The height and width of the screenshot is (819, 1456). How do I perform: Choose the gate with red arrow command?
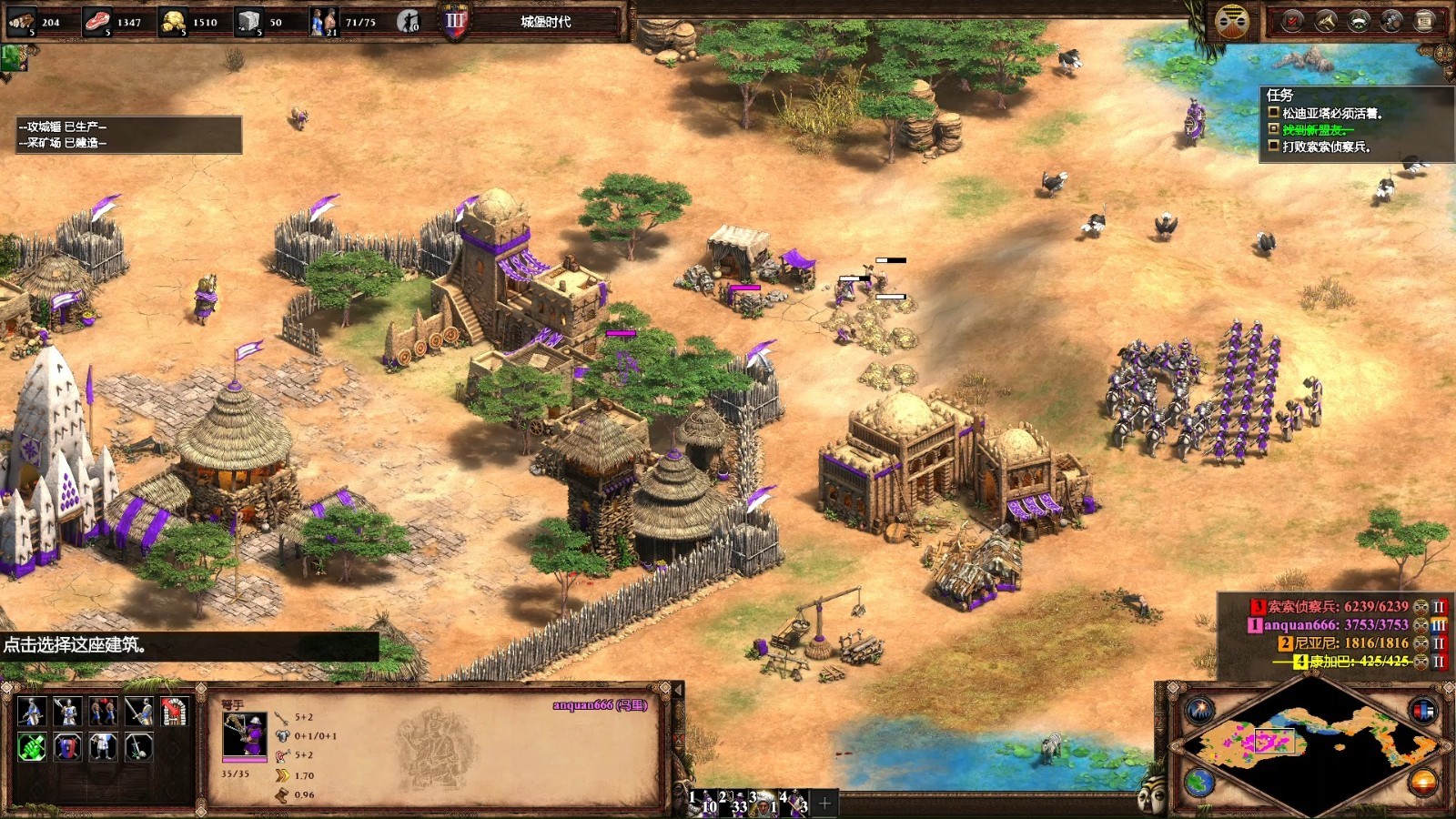[x=174, y=711]
